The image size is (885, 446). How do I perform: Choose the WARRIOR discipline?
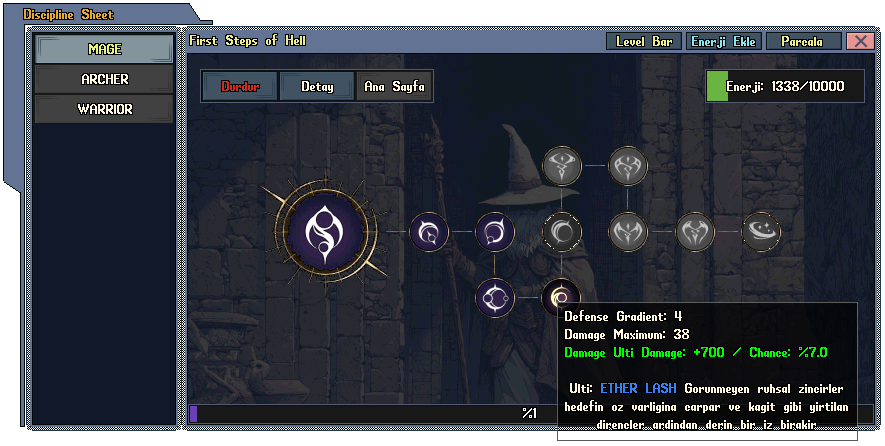(x=104, y=109)
